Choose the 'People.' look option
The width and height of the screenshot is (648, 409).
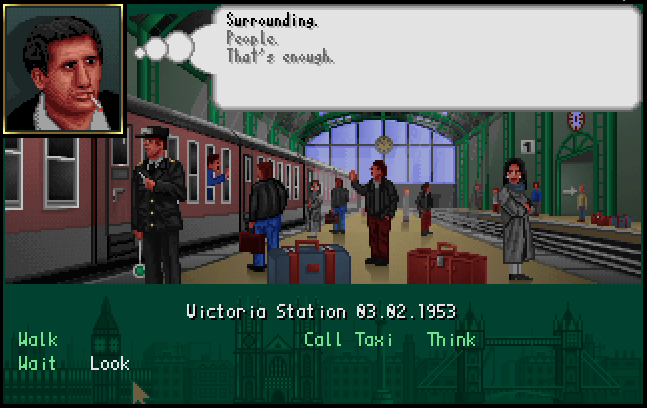(x=253, y=38)
